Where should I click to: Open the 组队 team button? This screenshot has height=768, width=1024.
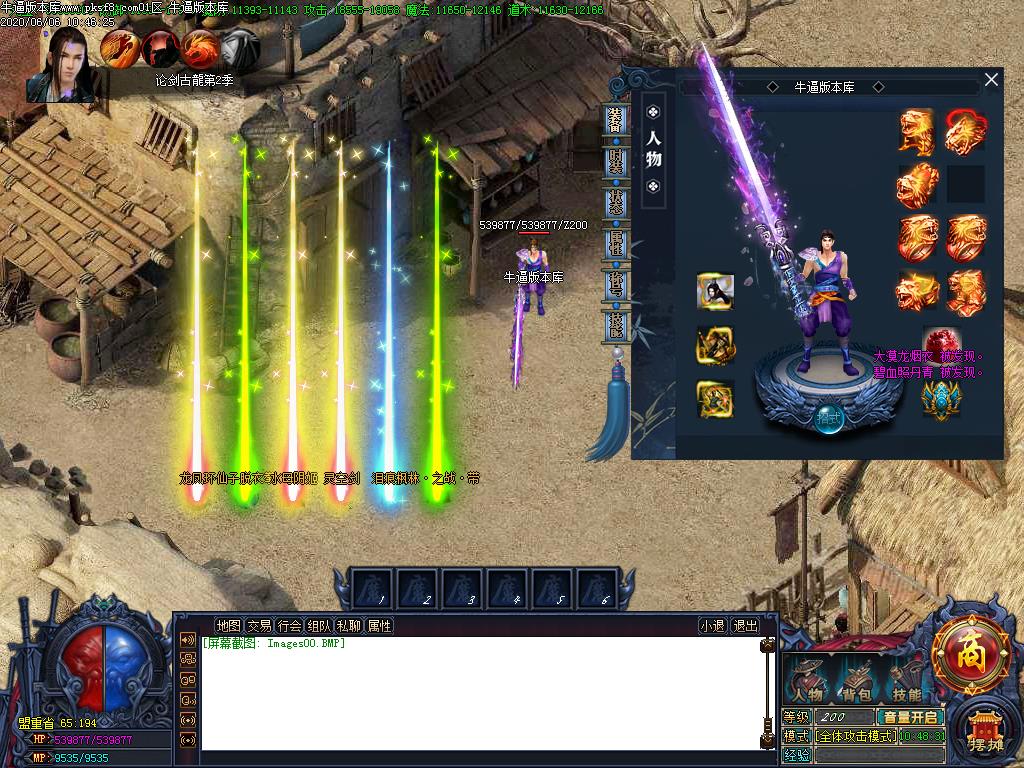(x=319, y=626)
